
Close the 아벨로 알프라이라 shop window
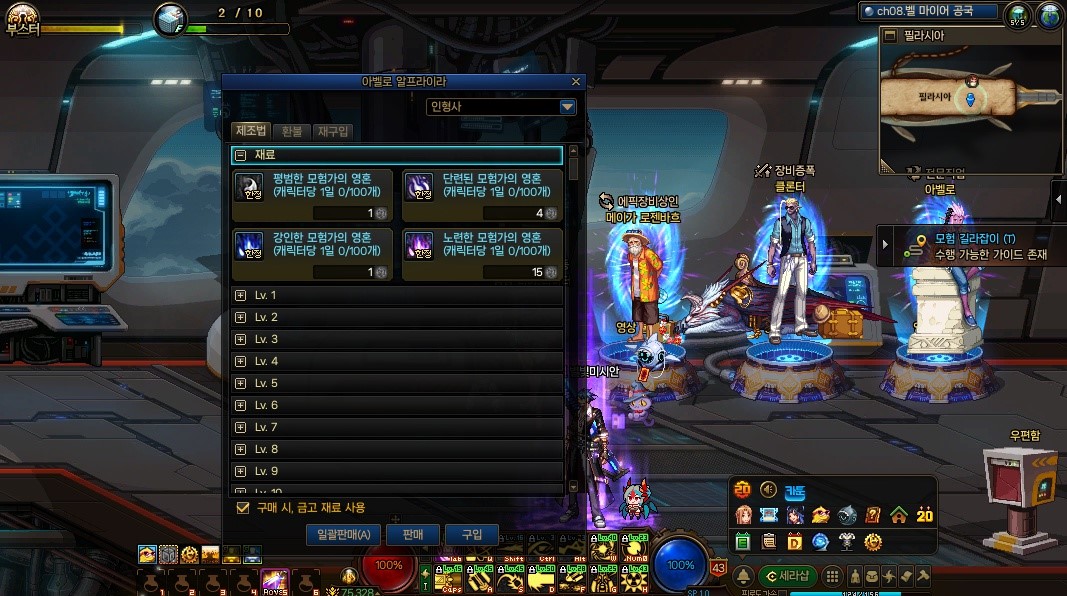(x=575, y=82)
